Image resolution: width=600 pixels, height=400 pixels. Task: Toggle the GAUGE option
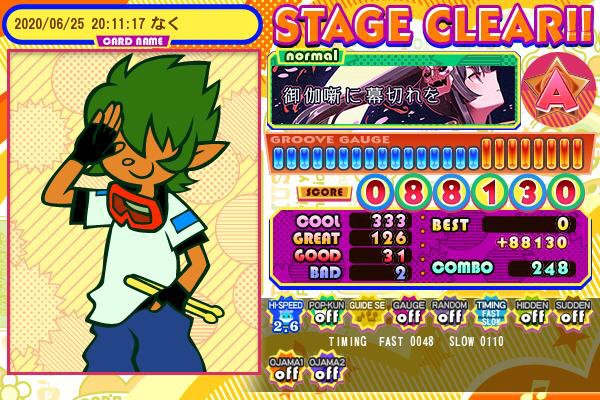[x=408, y=314]
